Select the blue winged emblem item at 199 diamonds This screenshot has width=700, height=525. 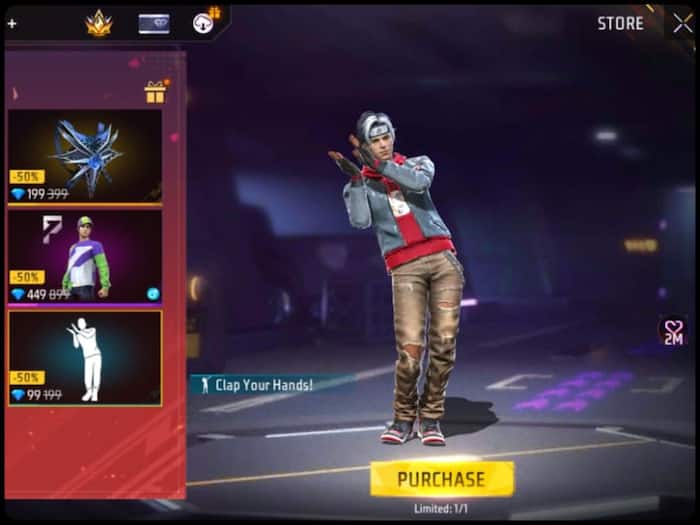[85, 156]
